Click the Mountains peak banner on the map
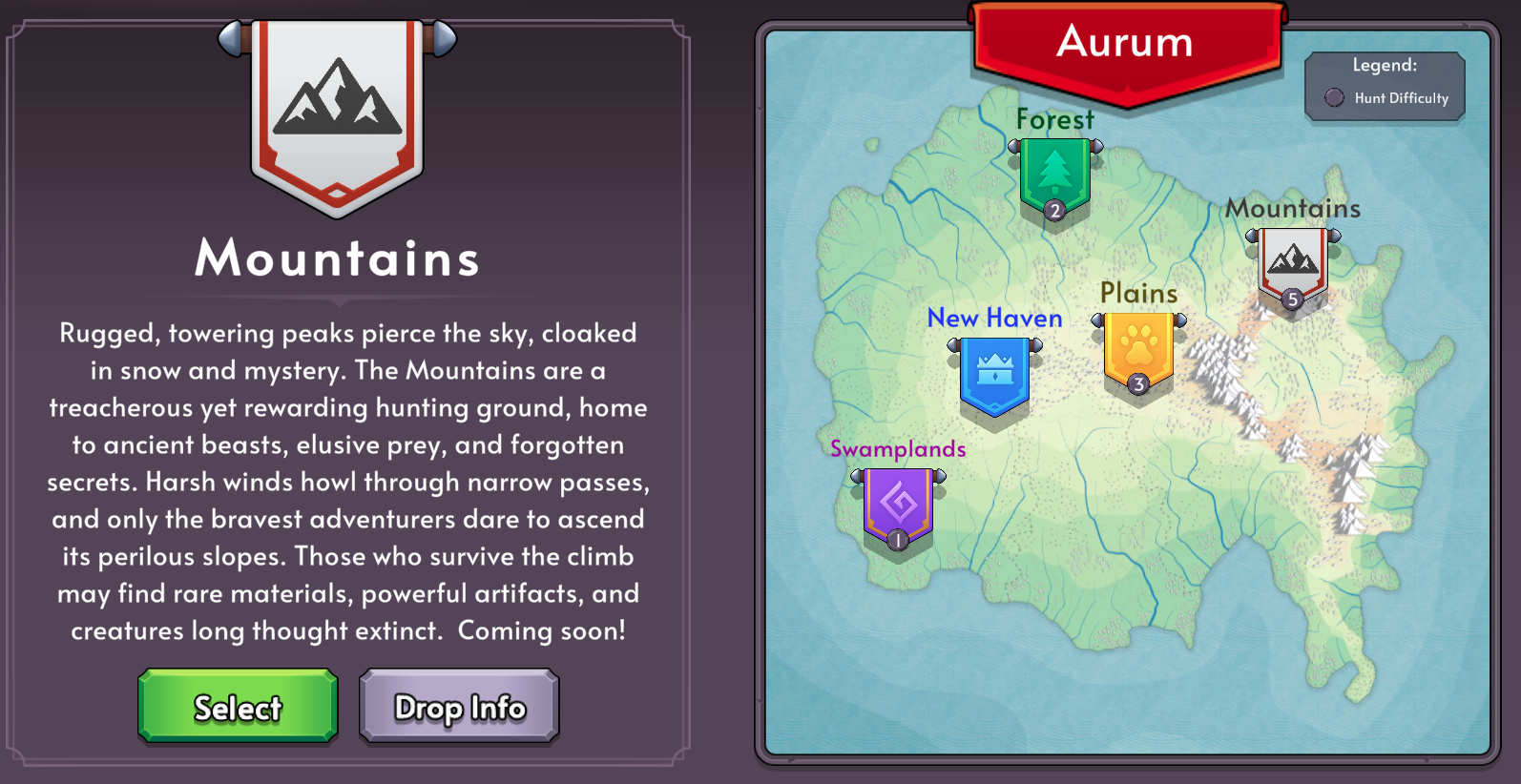Viewport: 1521px width, 784px height. [1294, 262]
